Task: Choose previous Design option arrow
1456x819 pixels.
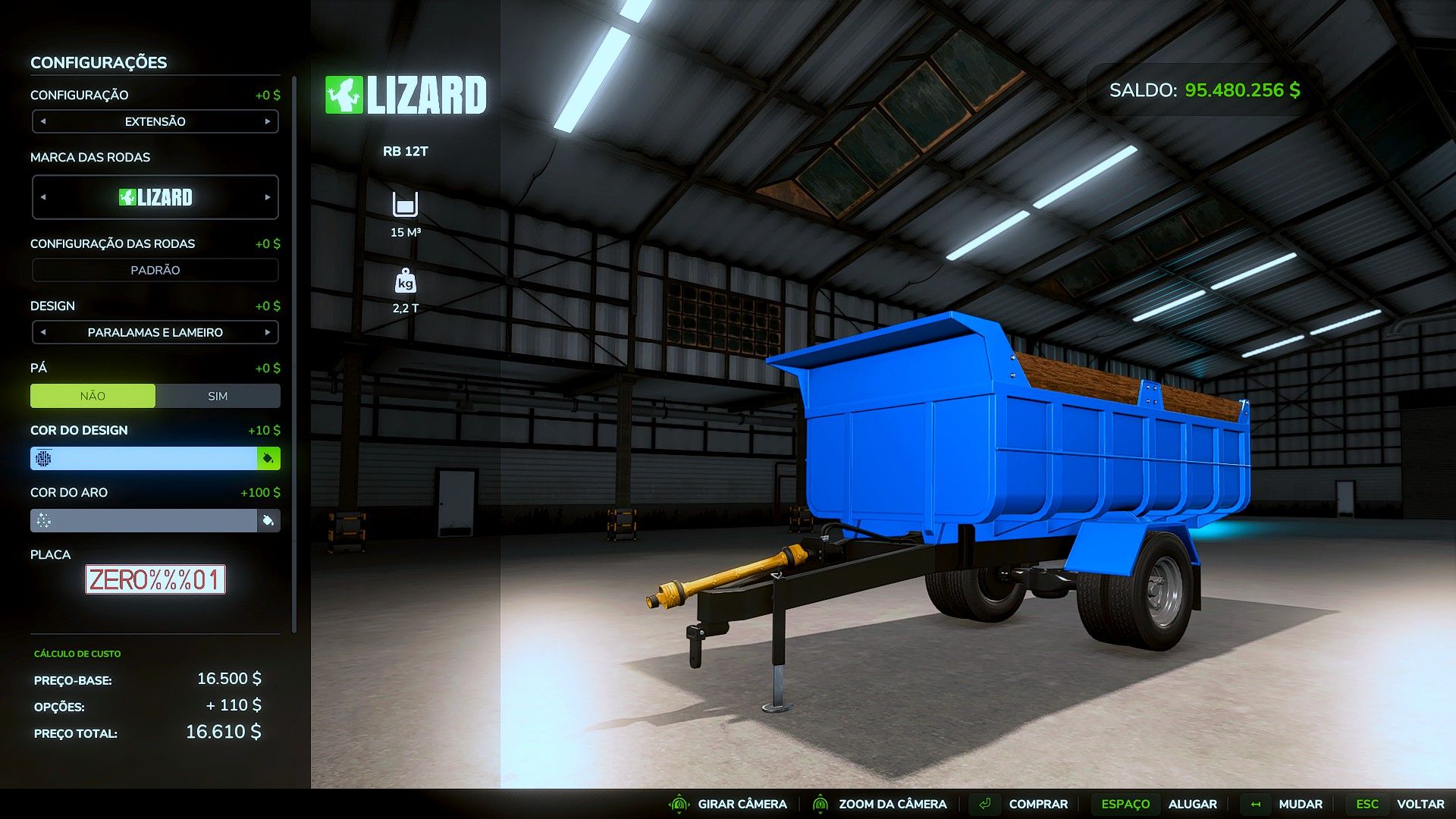Action: click(x=43, y=332)
